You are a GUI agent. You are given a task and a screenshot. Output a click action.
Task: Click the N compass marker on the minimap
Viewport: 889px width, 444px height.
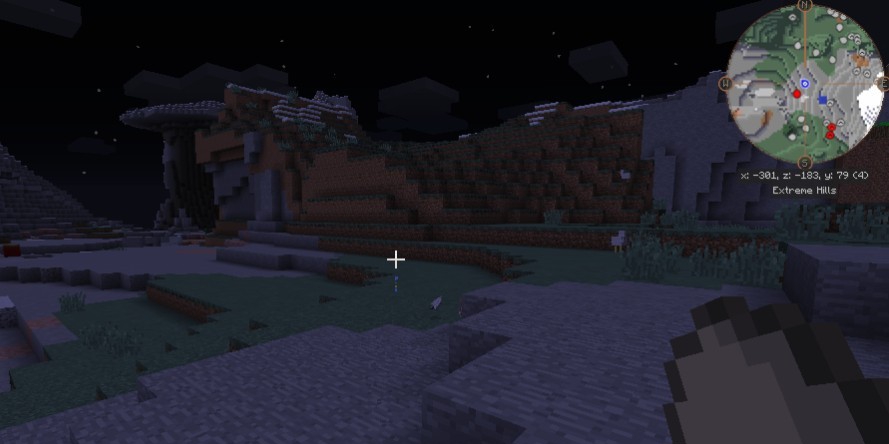pos(805,5)
